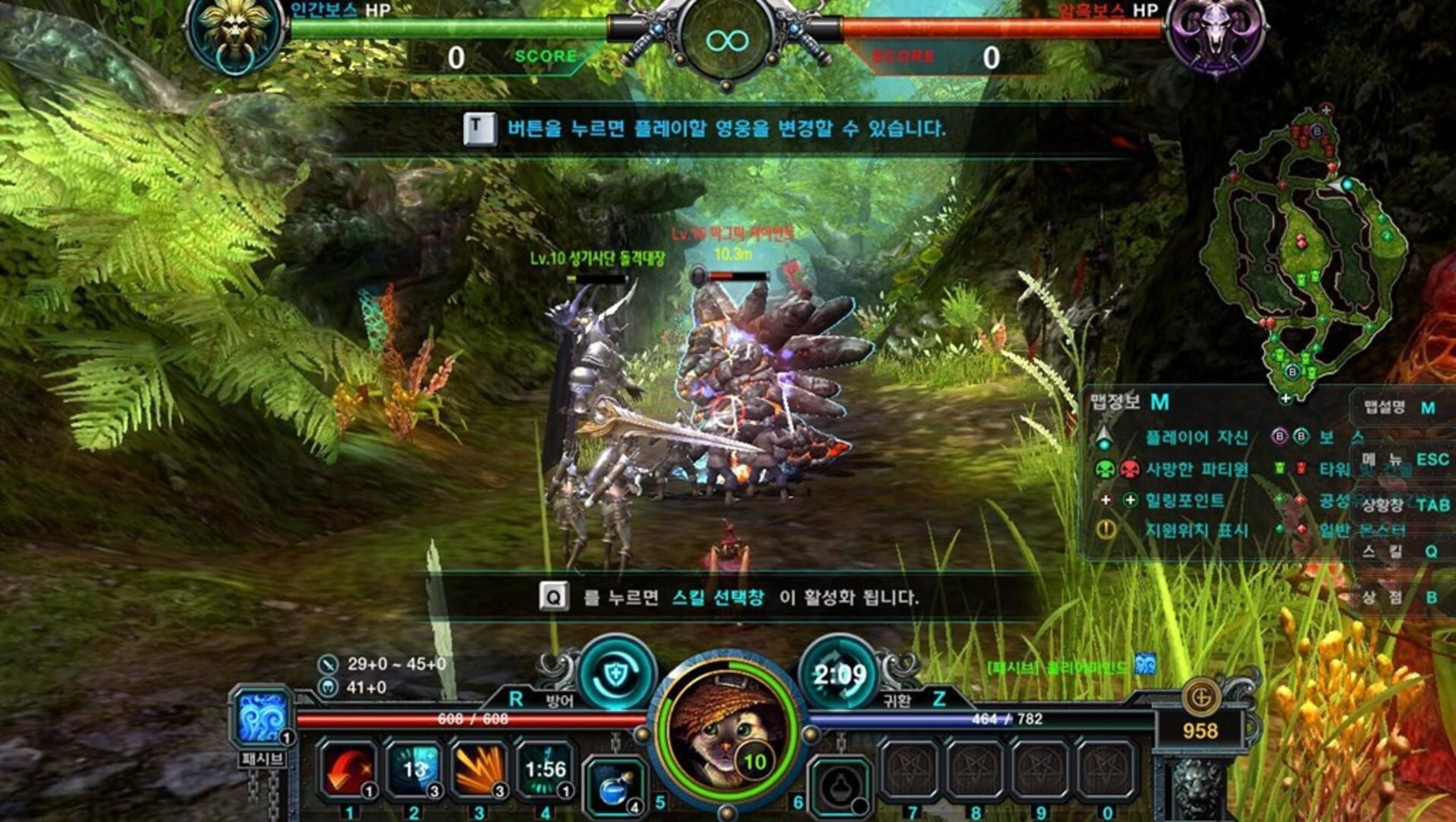Activate the red arrow skill in slot 1
Viewport: 1456px width, 822px height.
346,769
